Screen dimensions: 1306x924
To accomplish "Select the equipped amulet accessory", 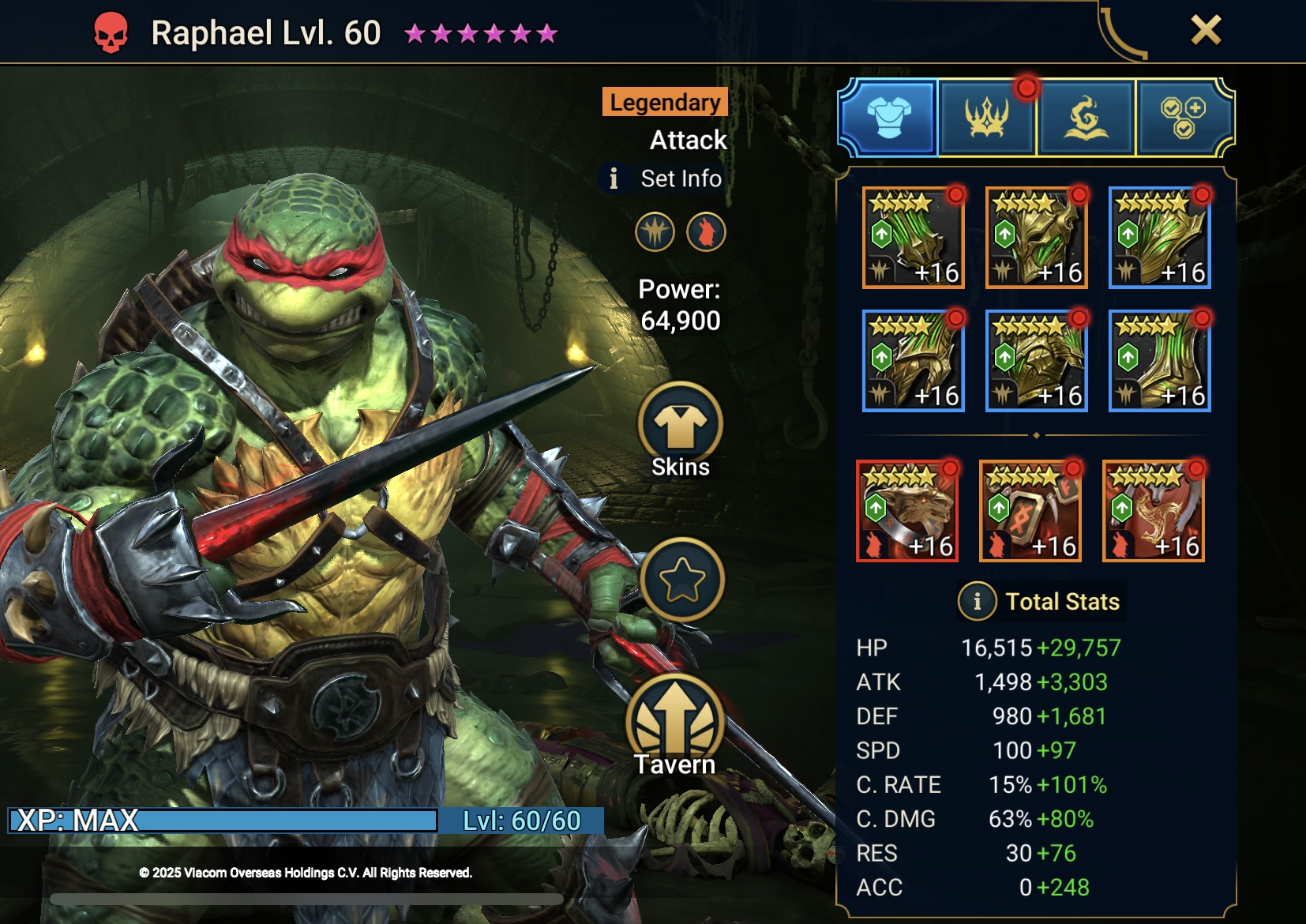I will tap(1030, 512).
